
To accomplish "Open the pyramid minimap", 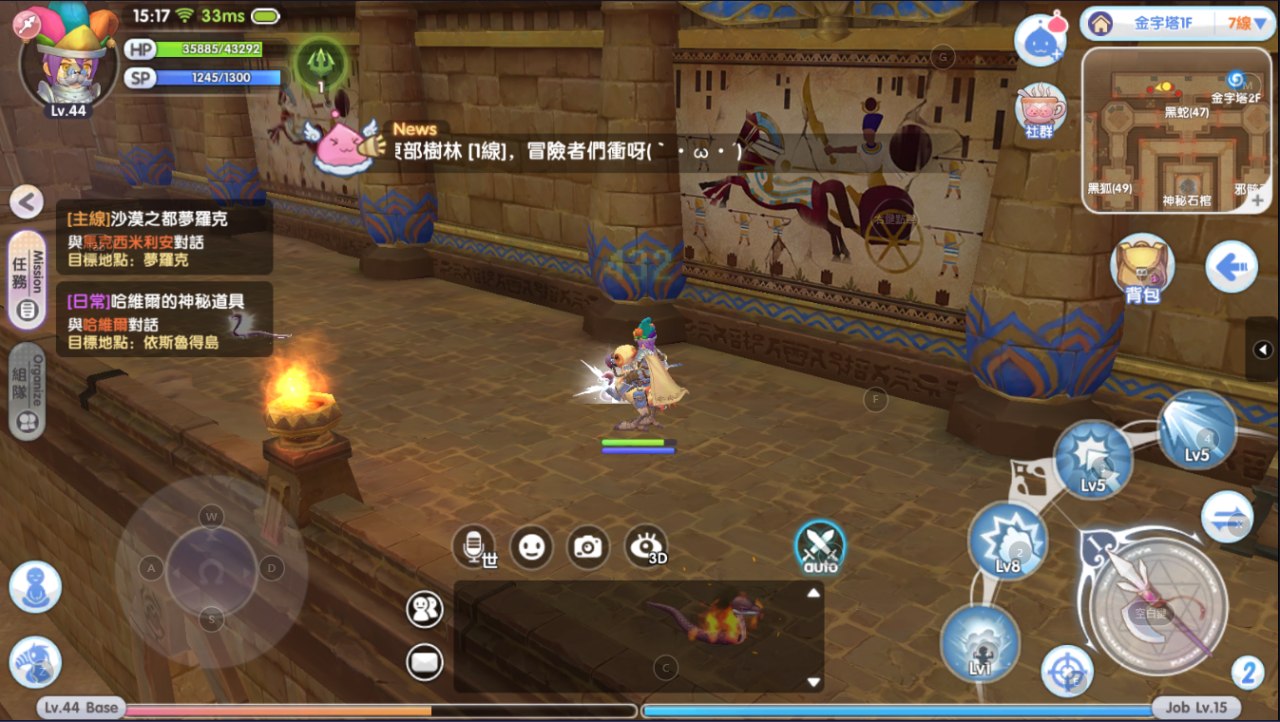I will [x=1176, y=130].
